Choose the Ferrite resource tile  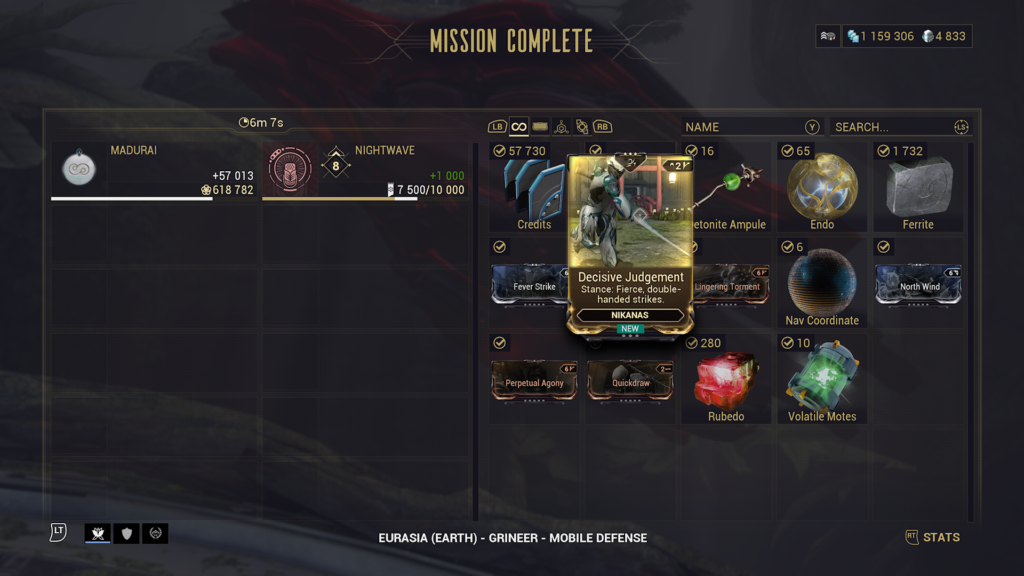[x=918, y=188]
